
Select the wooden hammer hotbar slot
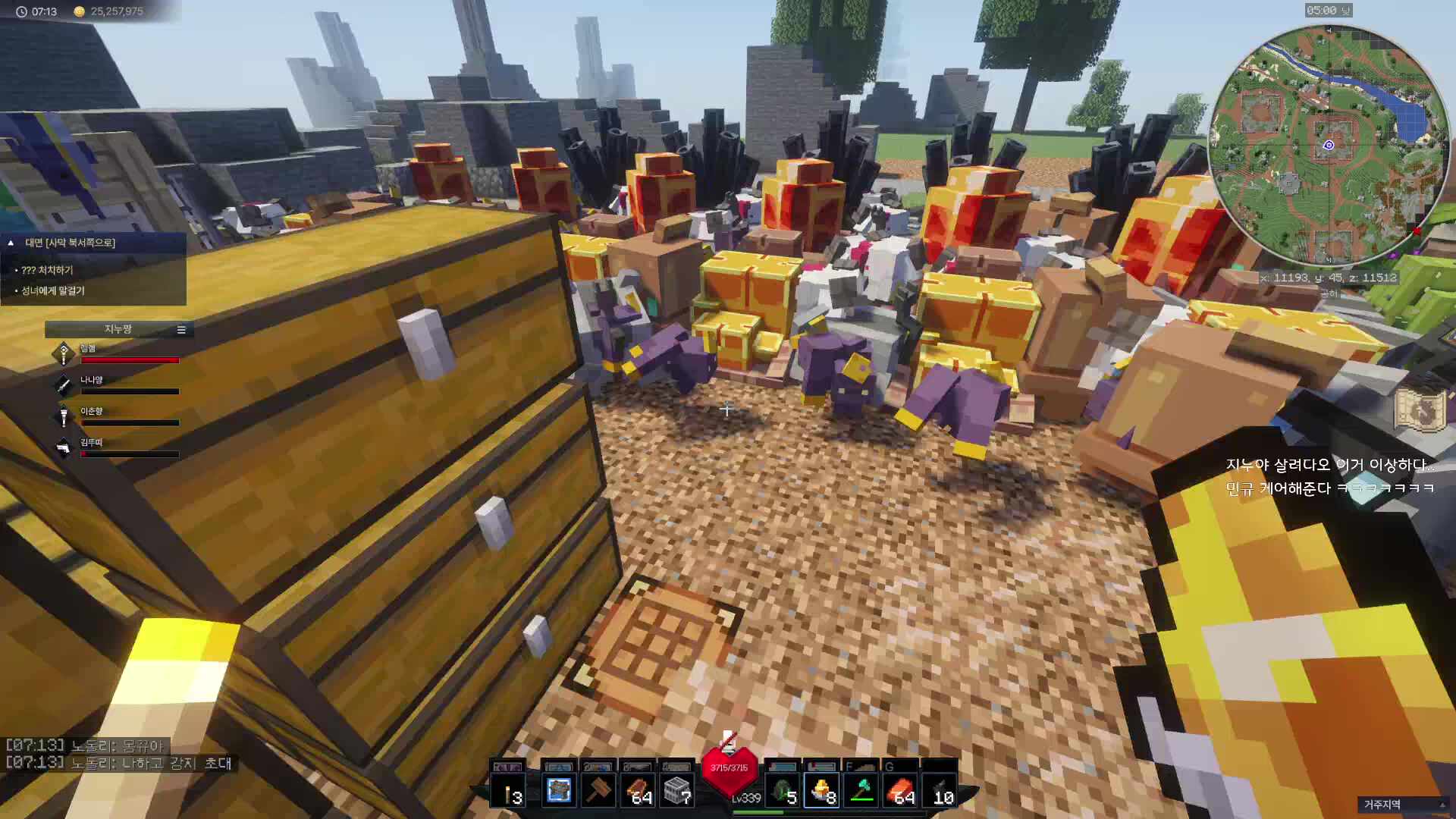pos(598,791)
